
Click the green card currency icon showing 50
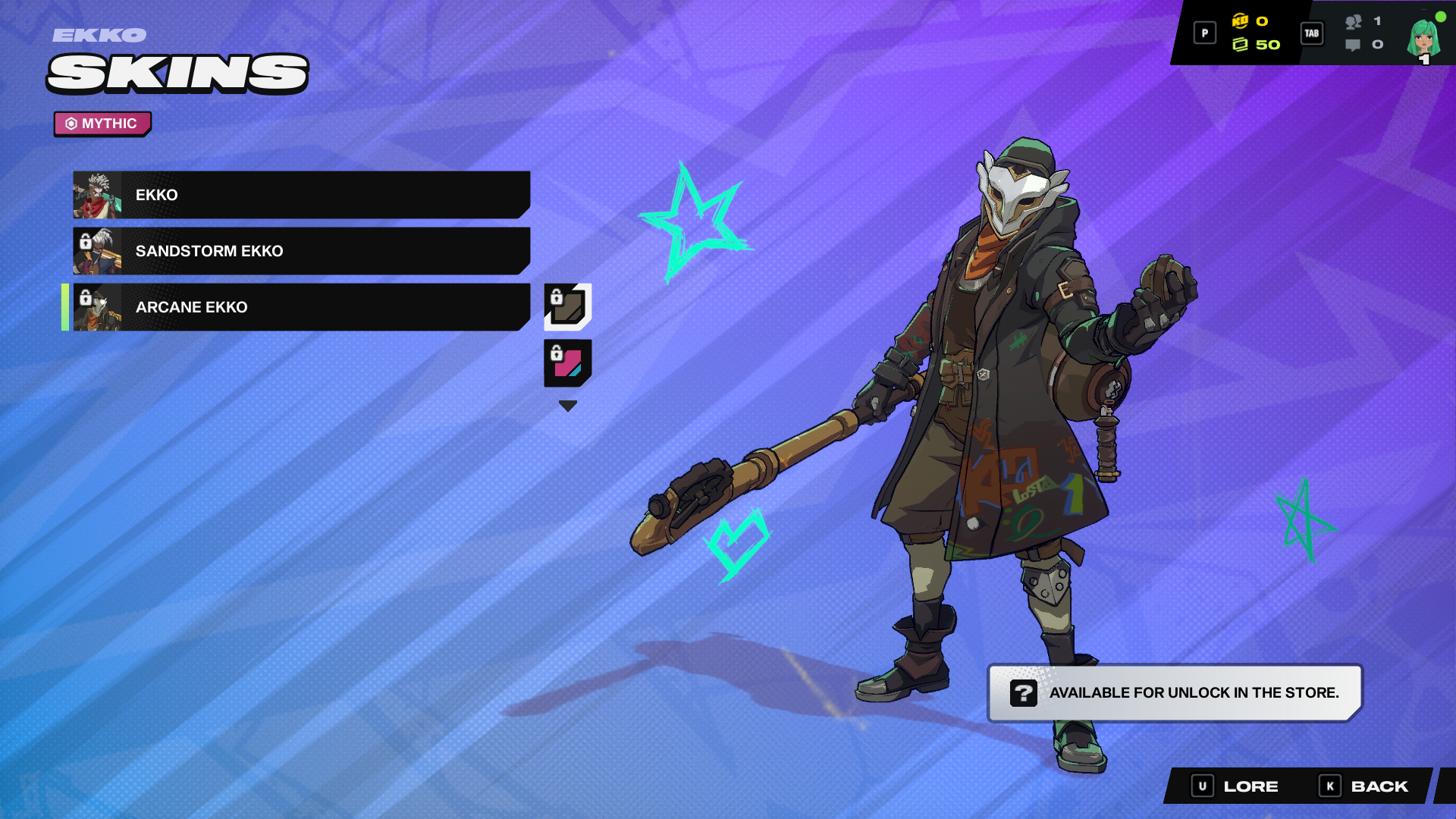1241,45
